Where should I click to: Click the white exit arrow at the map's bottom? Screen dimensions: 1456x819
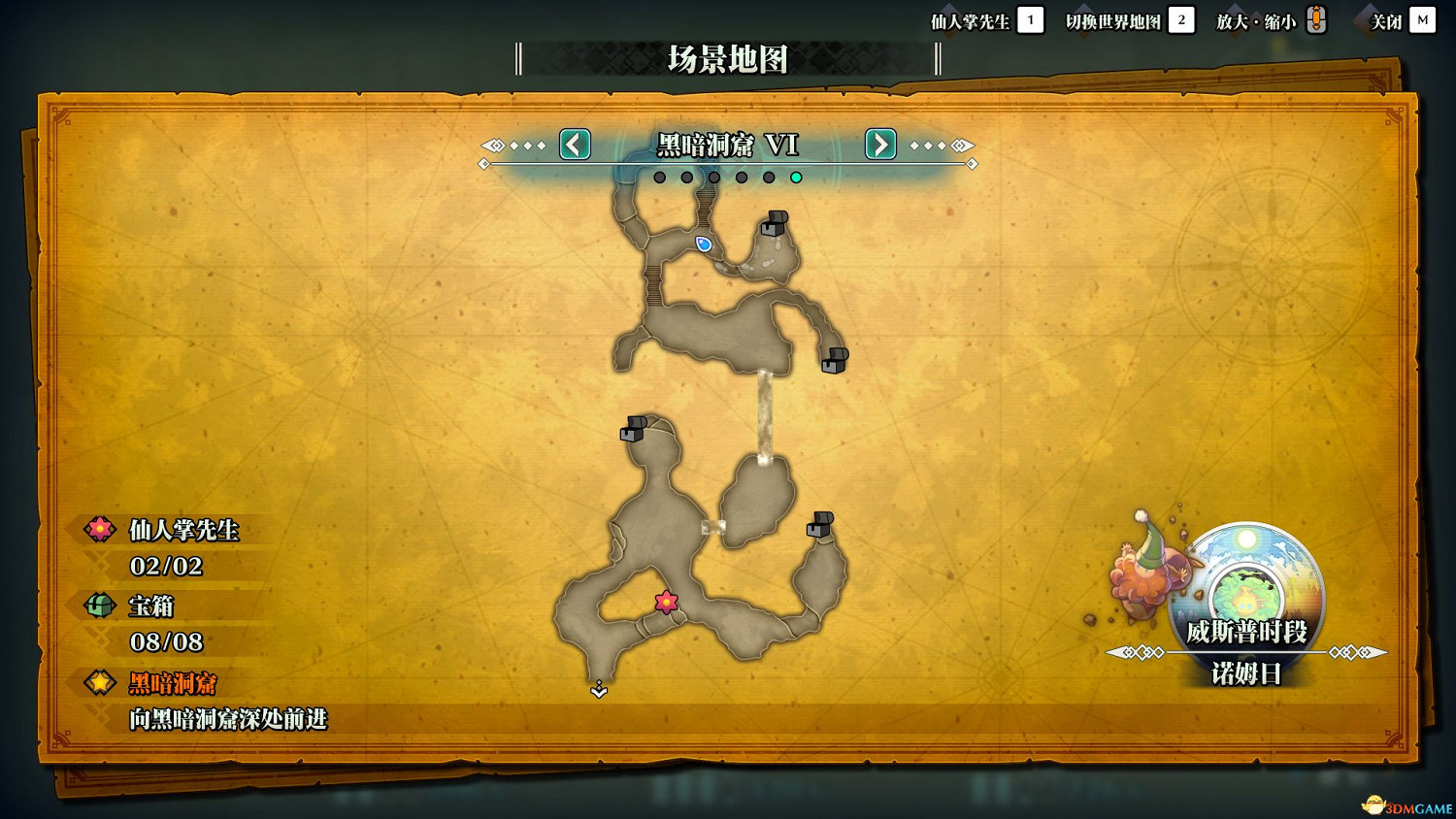(600, 691)
